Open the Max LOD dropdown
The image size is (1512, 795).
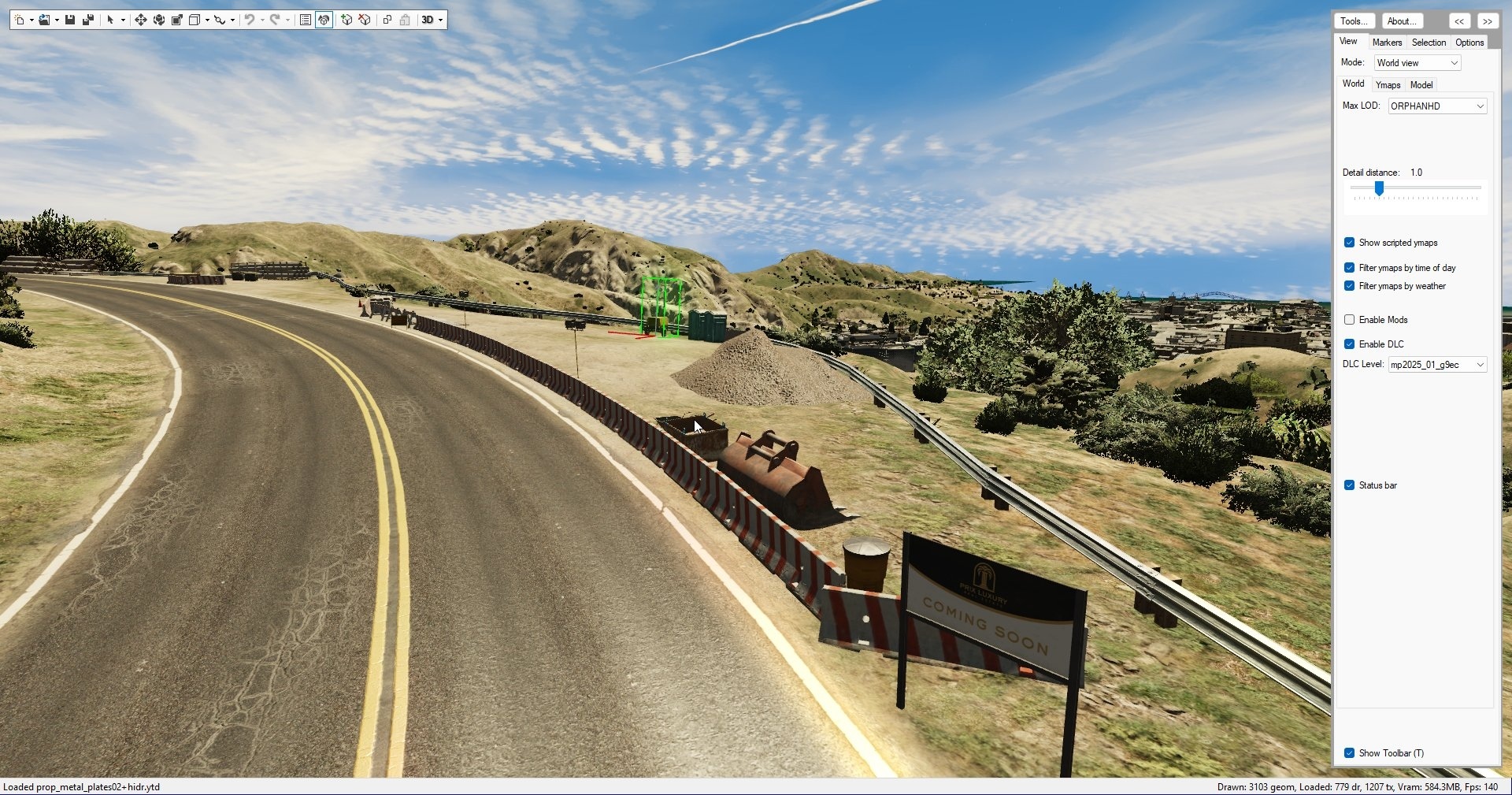[x=1437, y=106]
